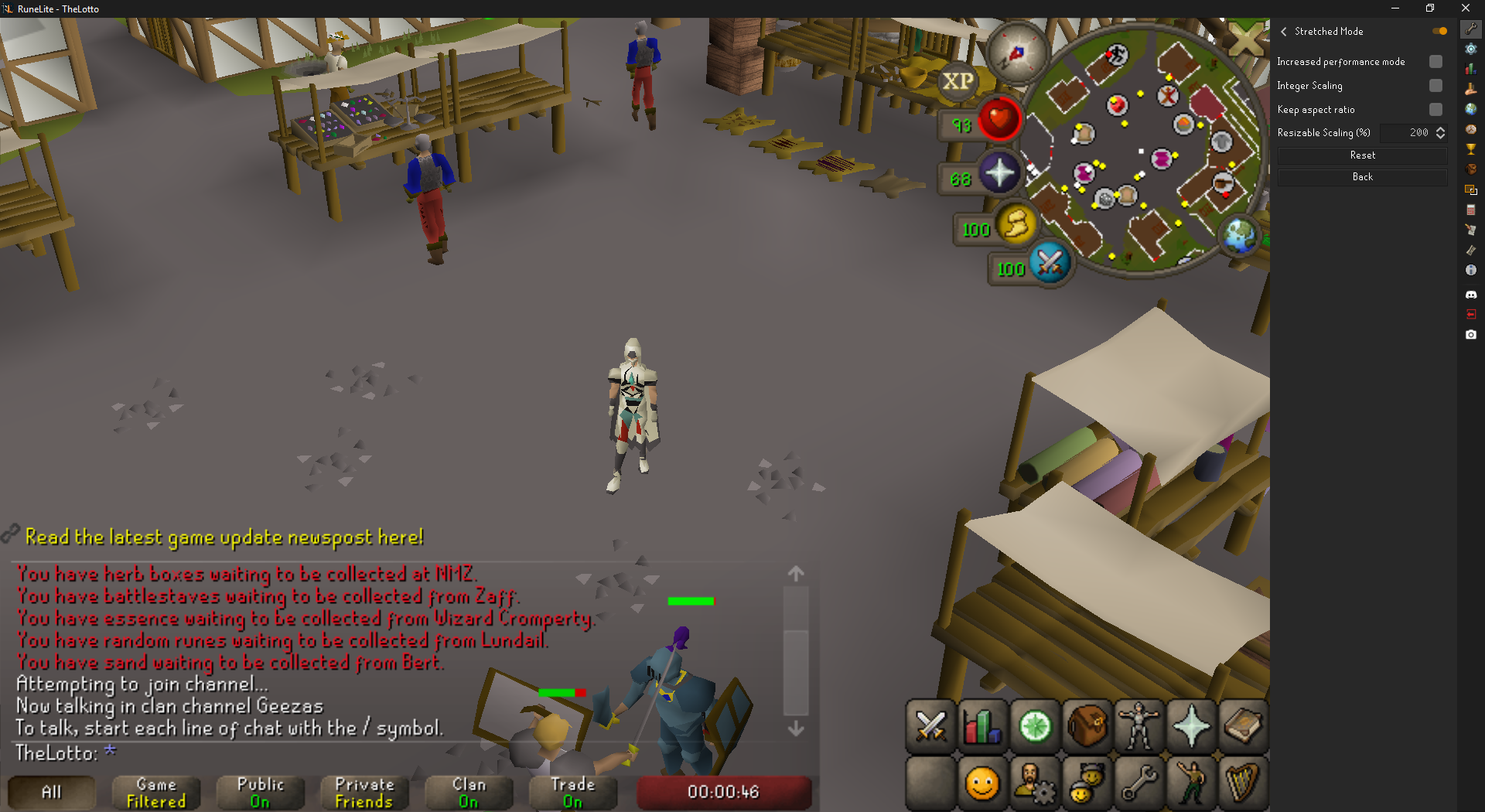
Task: Show the Skills tab with bar chart icon
Action: point(982,727)
